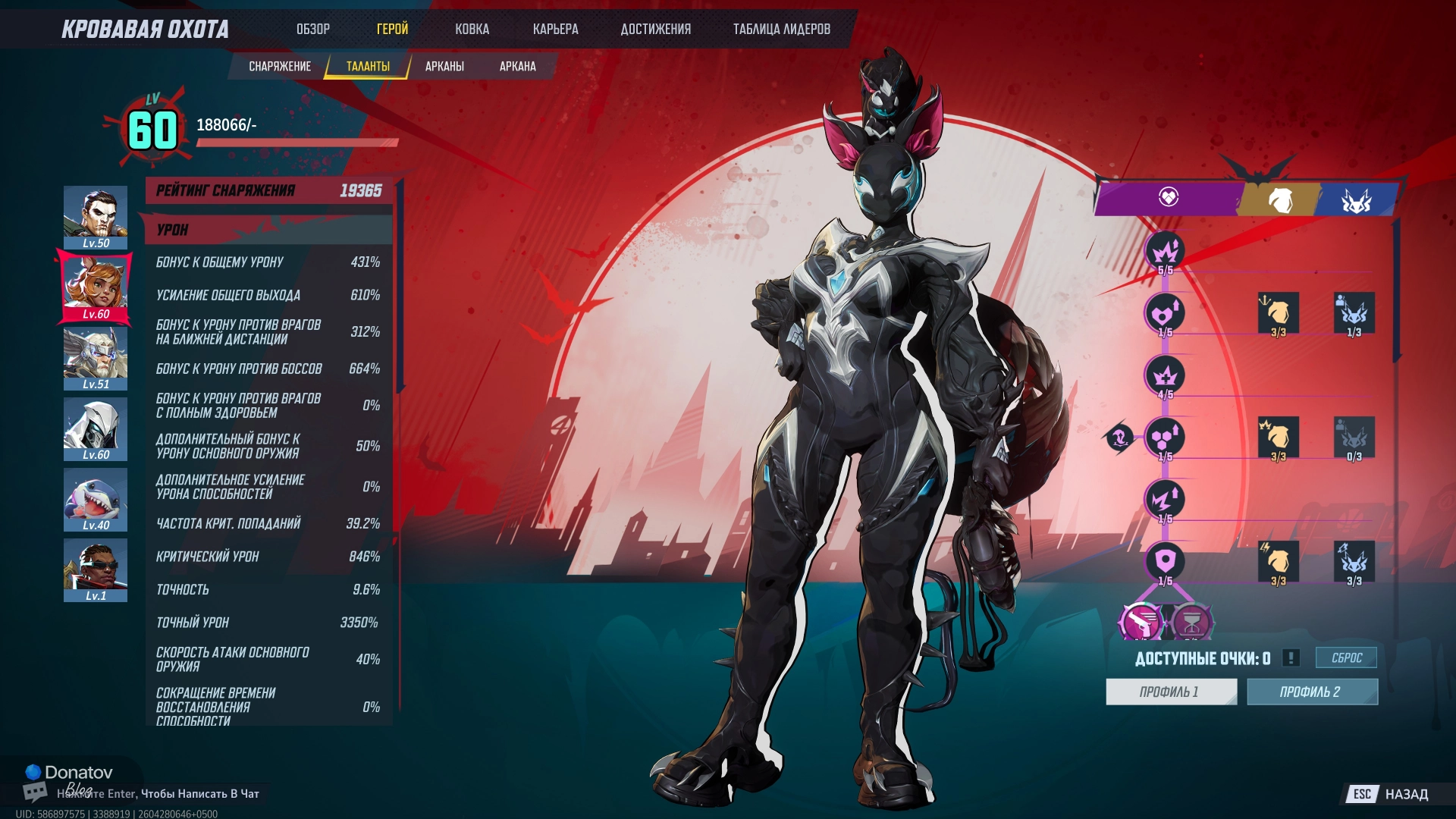Go to the Достижения tab
Viewport: 1456px width, 819px height.
655,30
